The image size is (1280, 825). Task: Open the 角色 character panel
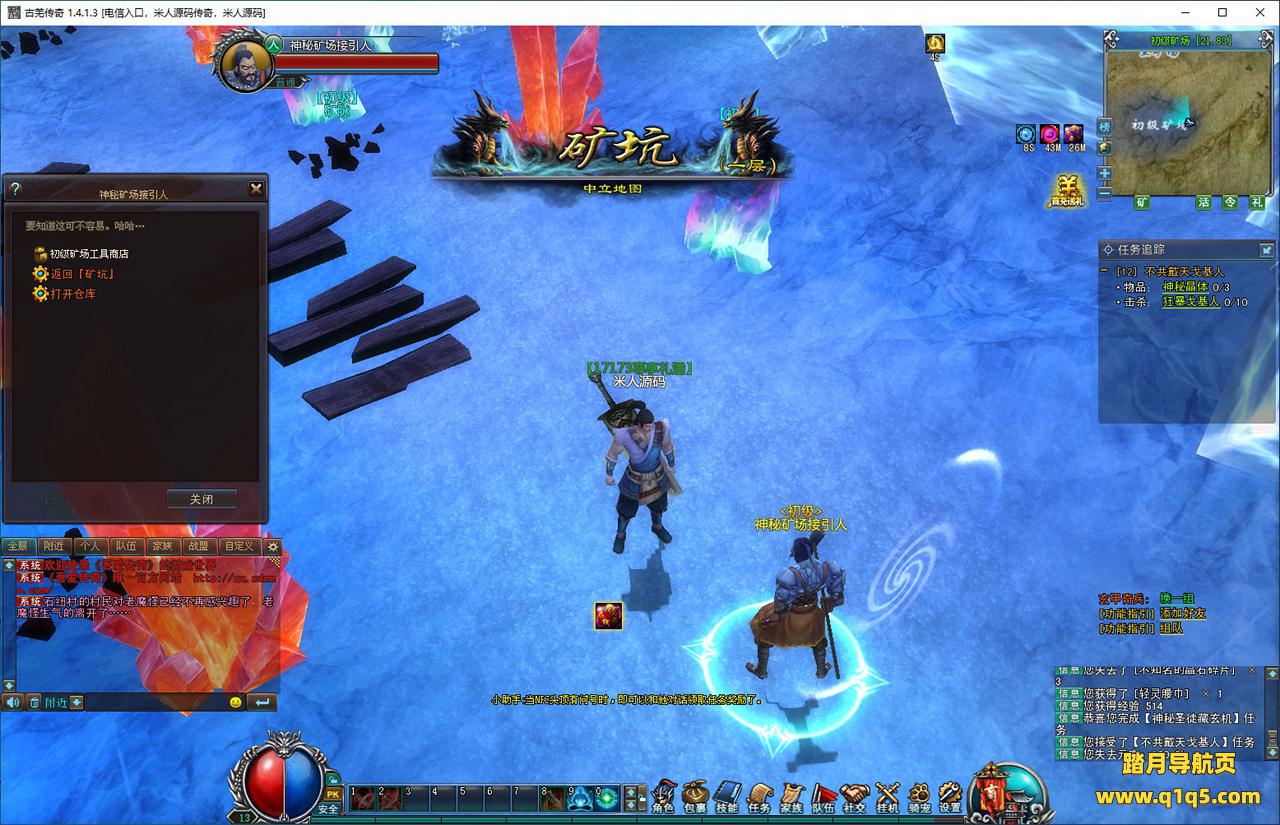(x=663, y=797)
